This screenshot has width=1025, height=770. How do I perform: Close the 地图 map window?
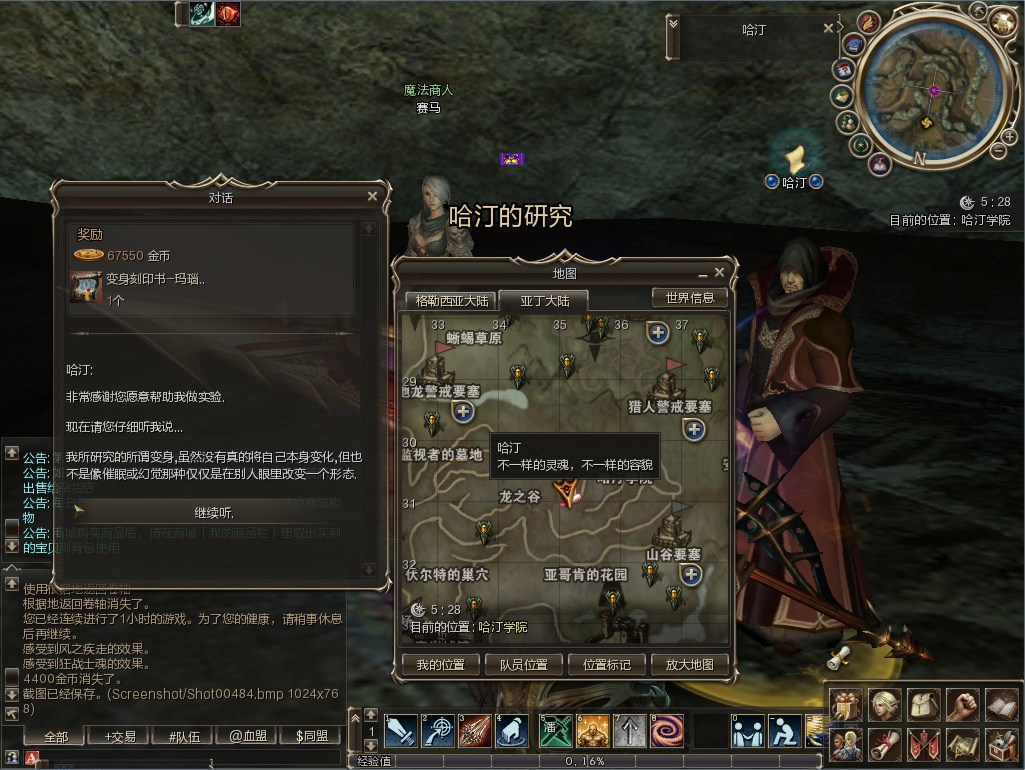point(719,272)
